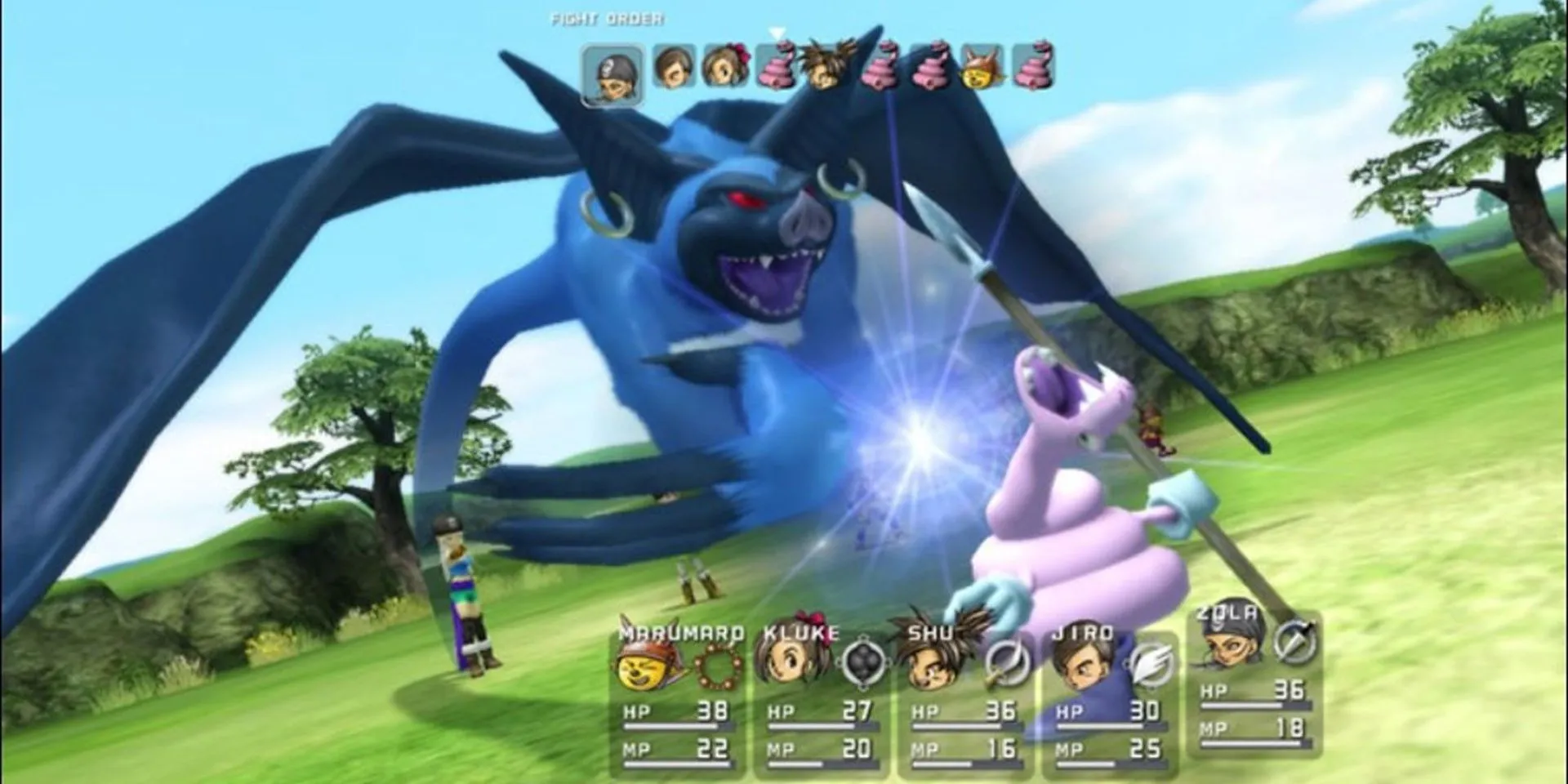Click Jiro's portrait in the fight order
Screen dimensions: 1568x784
pyautogui.click(x=675, y=67)
